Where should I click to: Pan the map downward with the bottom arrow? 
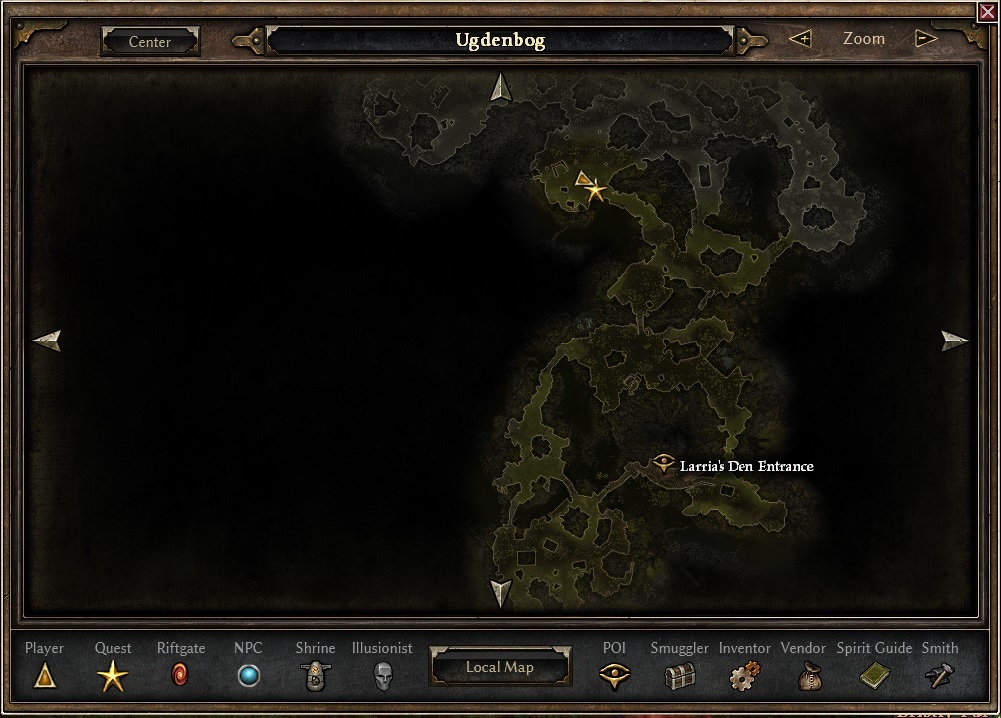point(500,592)
